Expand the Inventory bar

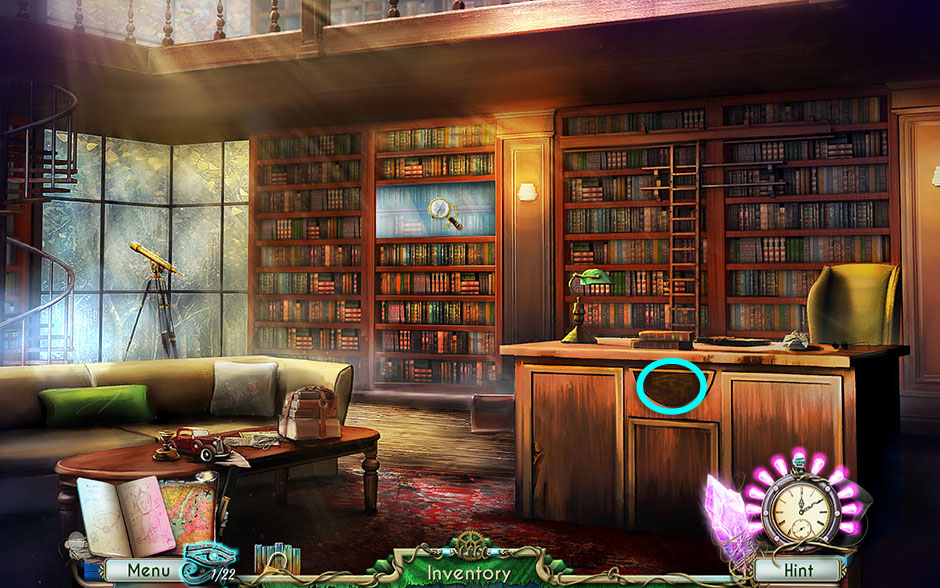tap(469, 574)
